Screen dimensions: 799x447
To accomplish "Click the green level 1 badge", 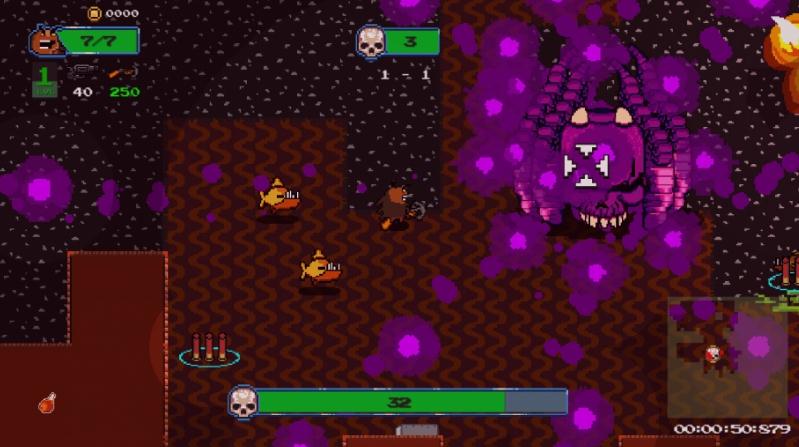I will pos(44,80).
